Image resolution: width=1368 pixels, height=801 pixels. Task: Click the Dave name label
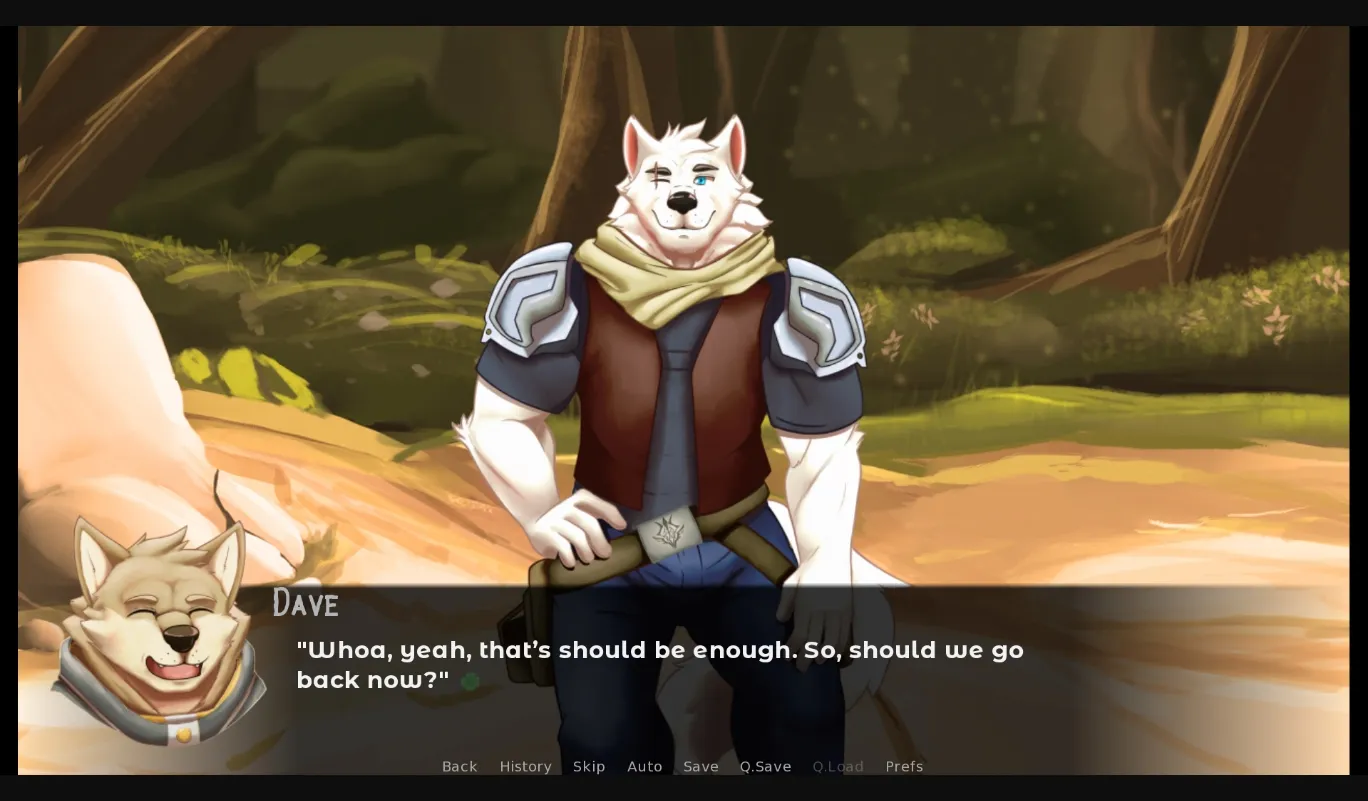pos(306,604)
